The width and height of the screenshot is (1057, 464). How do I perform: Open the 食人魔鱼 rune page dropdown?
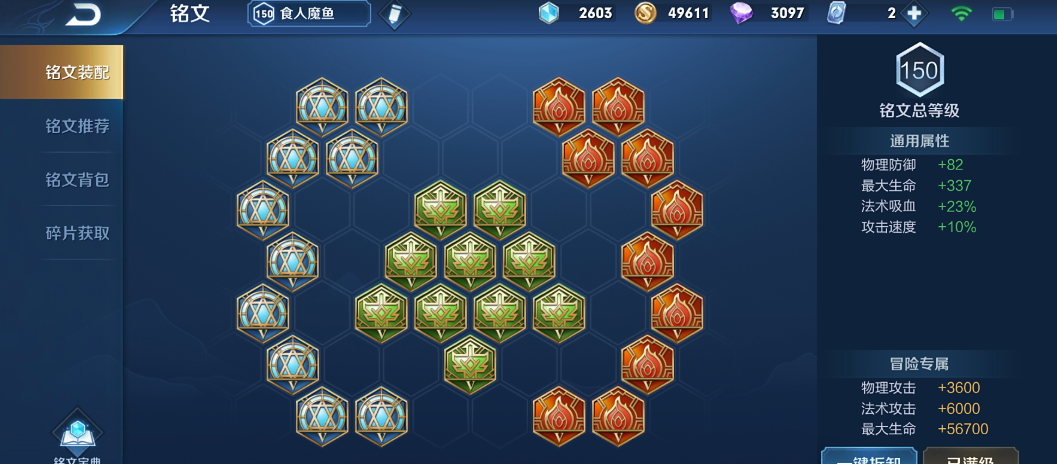[309, 13]
